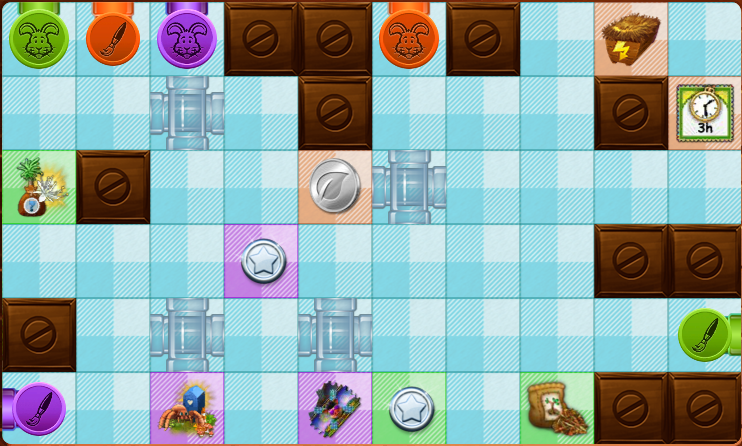The width and height of the screenshot is (742, 446).
Task: Select the orange bunny token
Action: point(407,39)
